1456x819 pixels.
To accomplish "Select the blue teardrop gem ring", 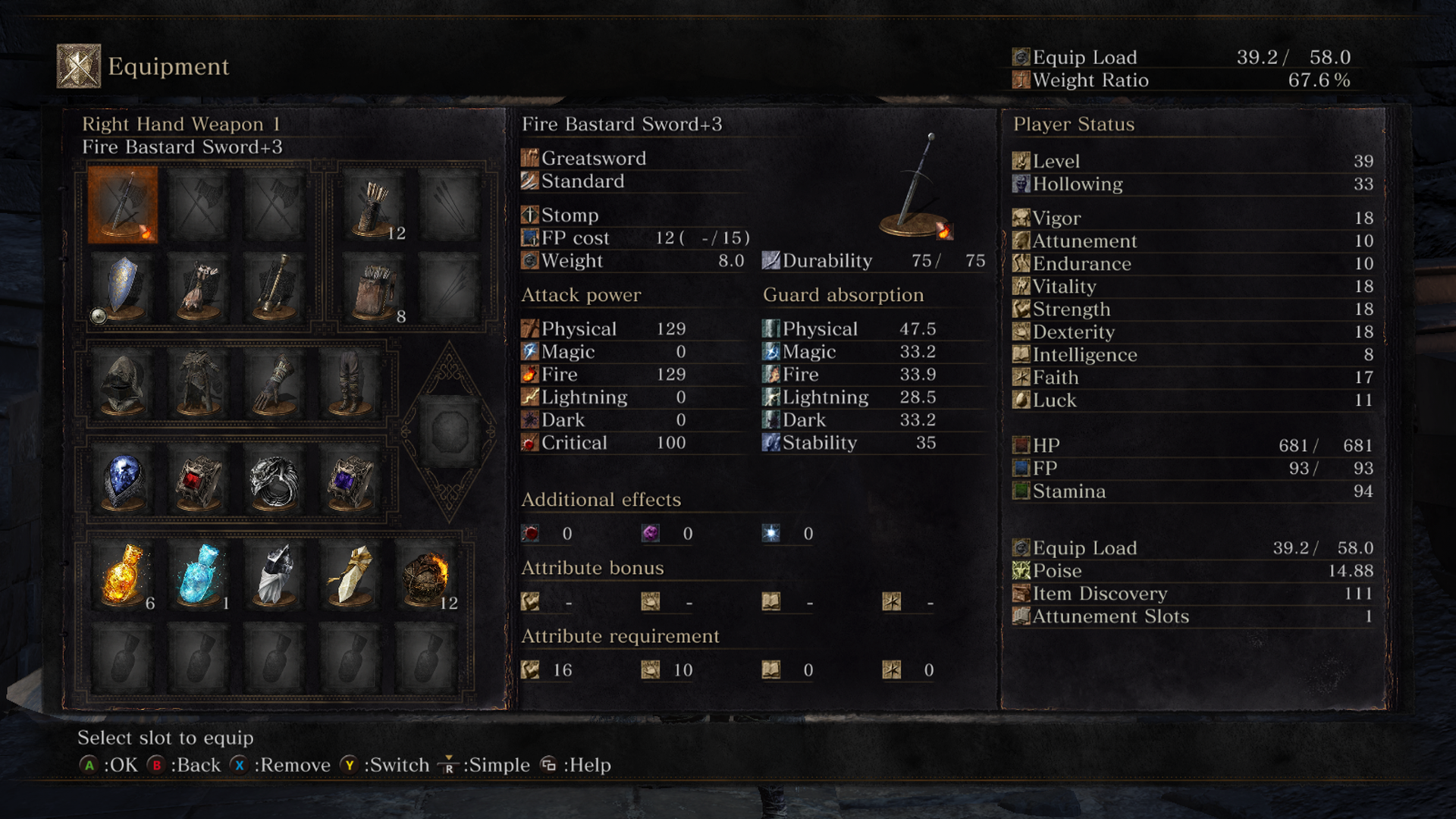I will (x=123, y=482).
